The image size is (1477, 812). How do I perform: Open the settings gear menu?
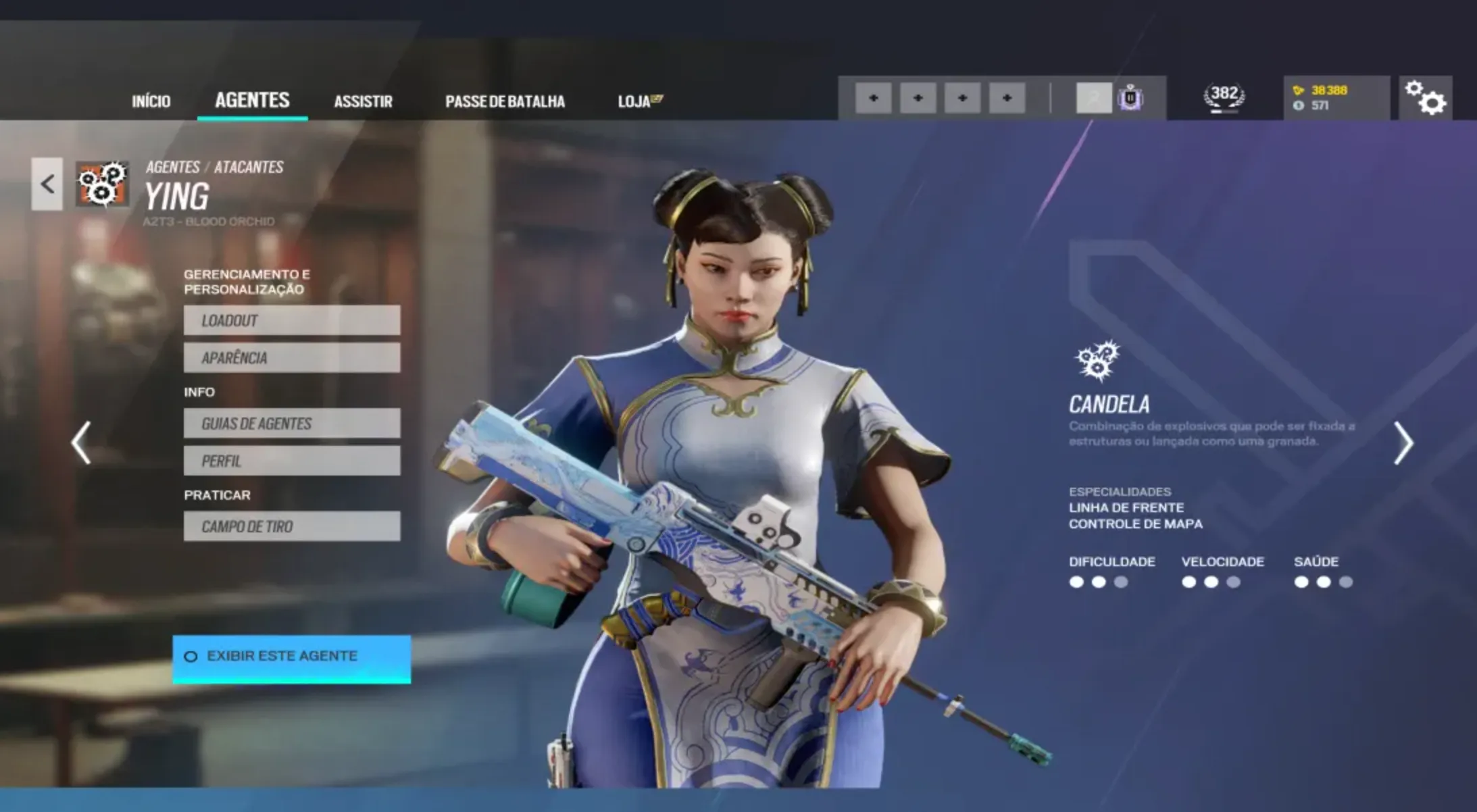point(1426,99)
